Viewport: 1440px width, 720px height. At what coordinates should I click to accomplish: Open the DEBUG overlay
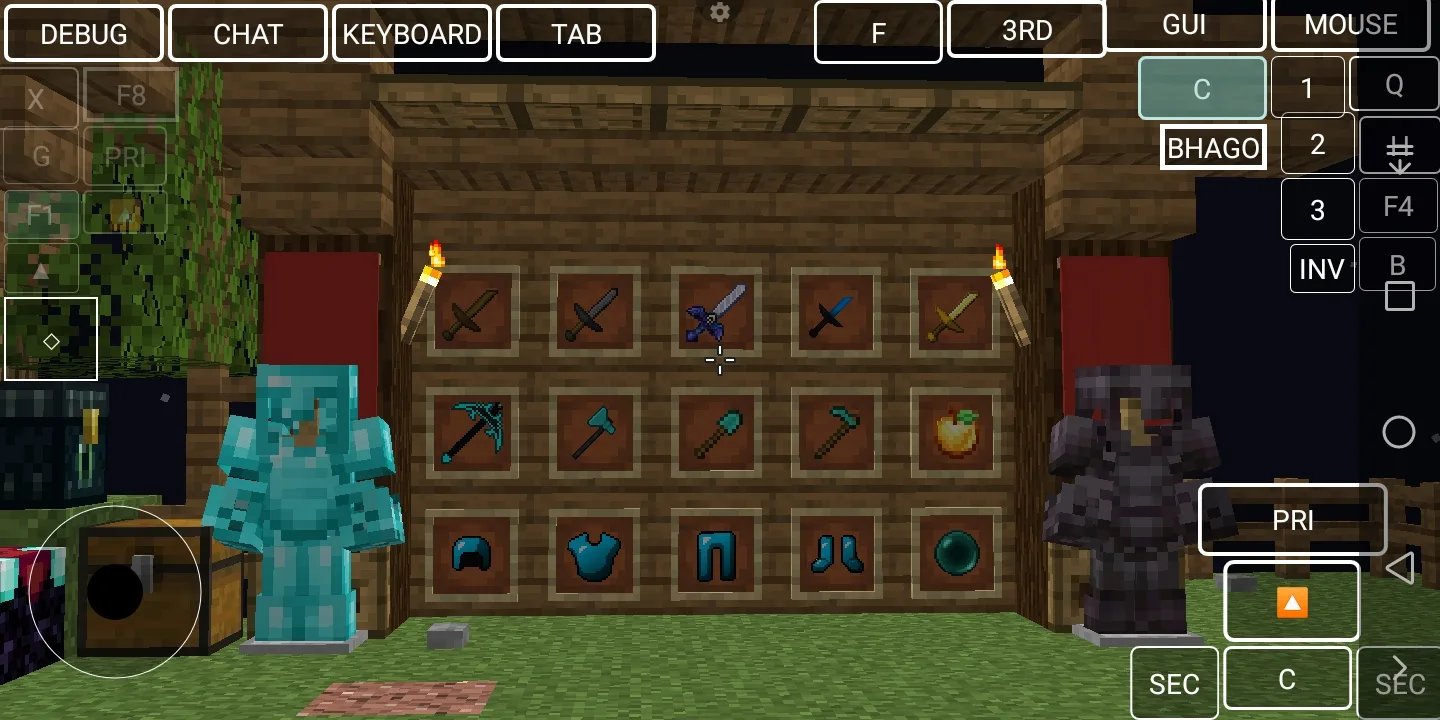pyautogui.click(x=84, y=33)
